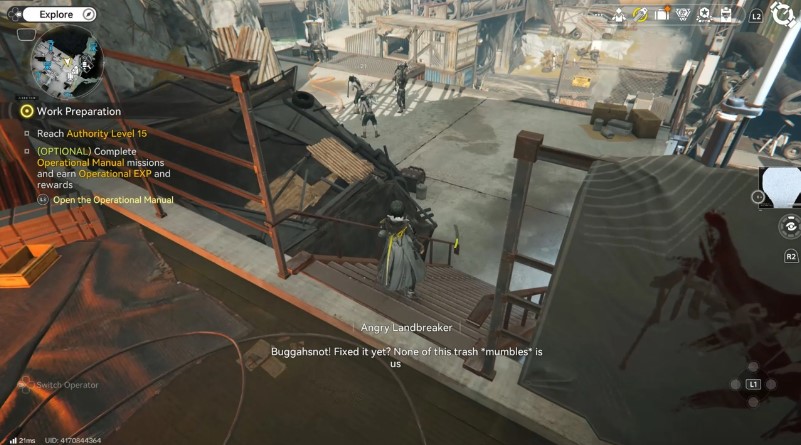801x445 pixels.
Task: Open the Operational Manual link
Action: (x=113, y=200)
